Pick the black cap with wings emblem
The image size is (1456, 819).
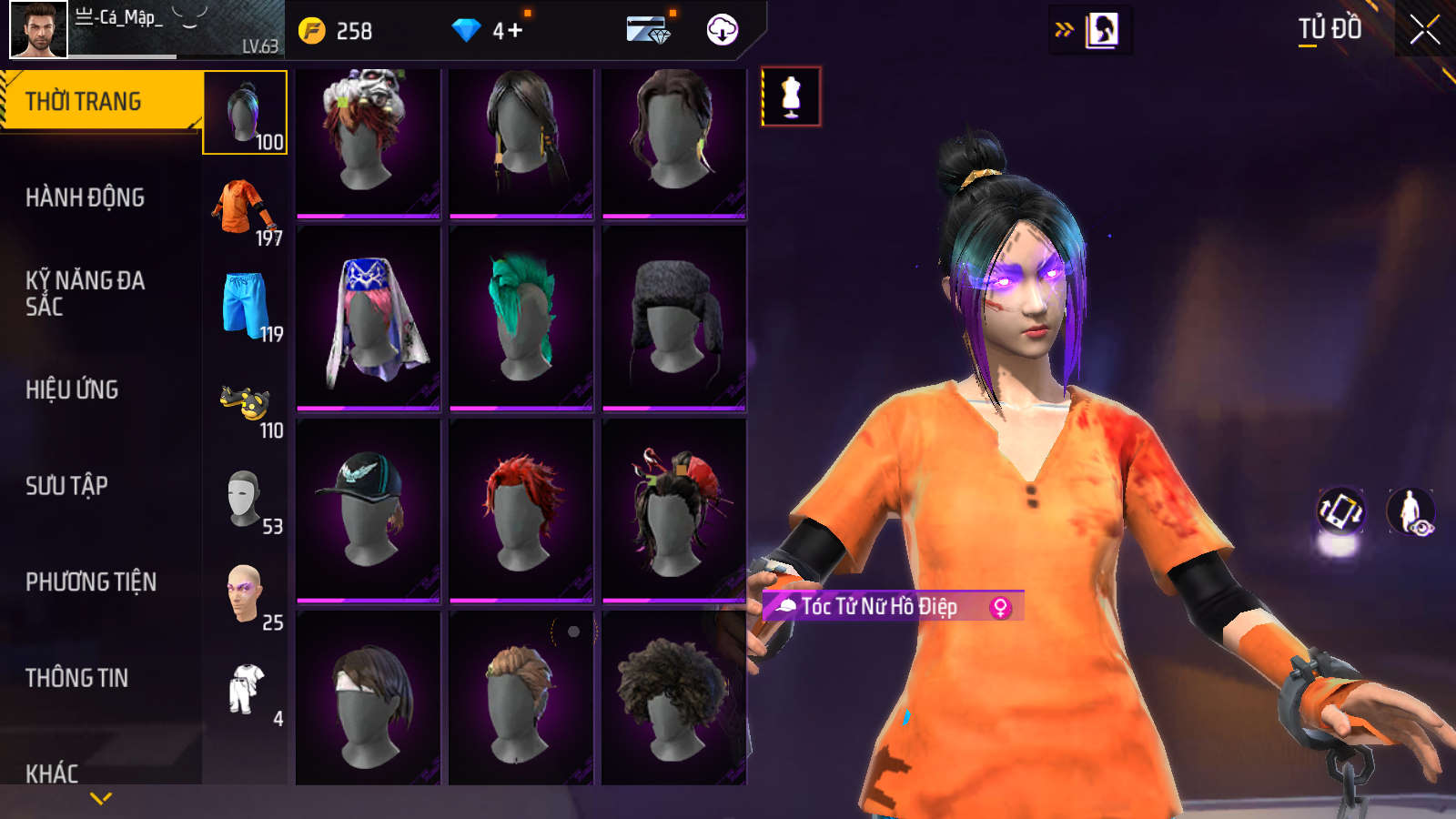click(x=369, y=510)
